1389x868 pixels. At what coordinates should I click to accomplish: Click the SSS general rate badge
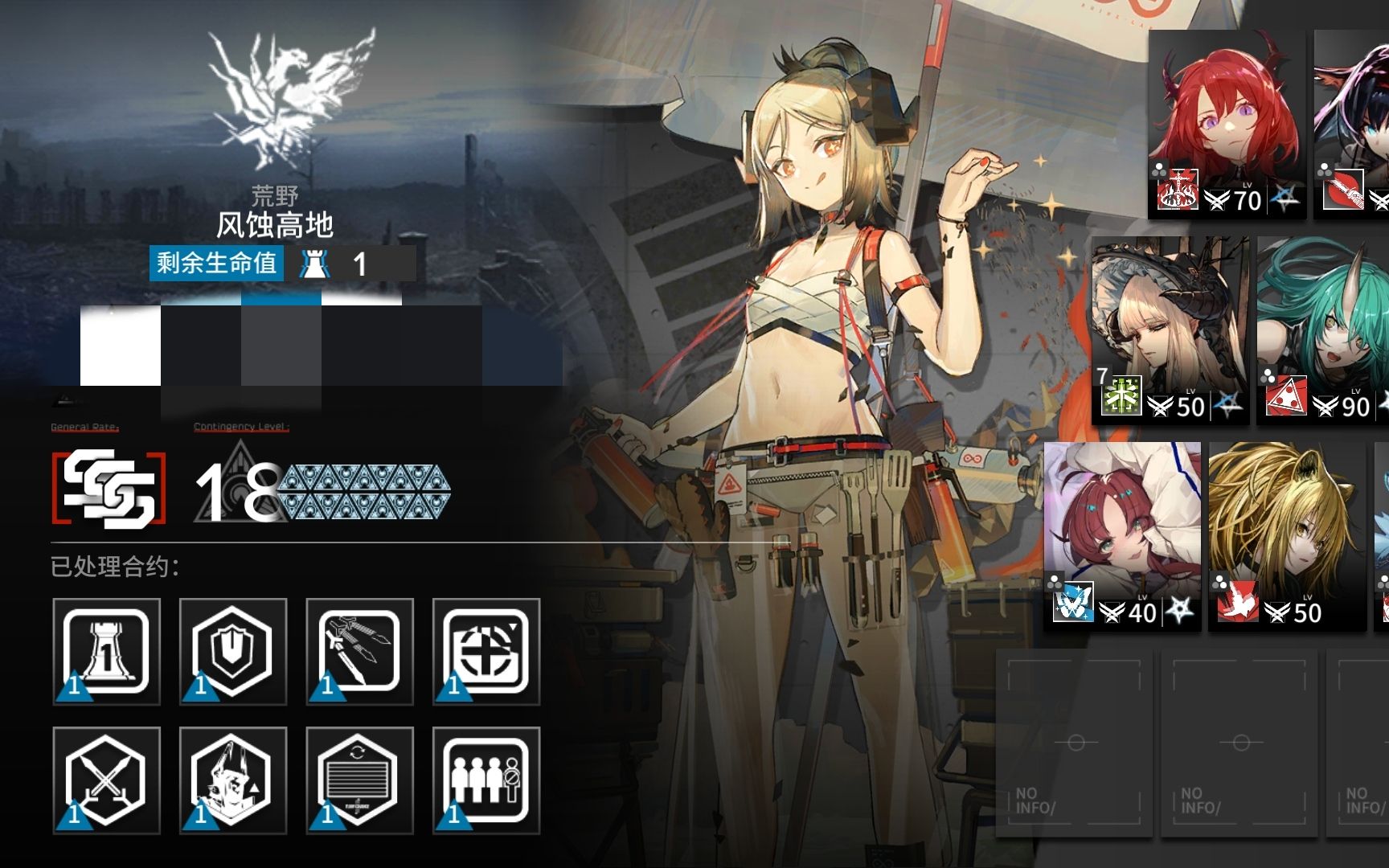pos(109,488)
